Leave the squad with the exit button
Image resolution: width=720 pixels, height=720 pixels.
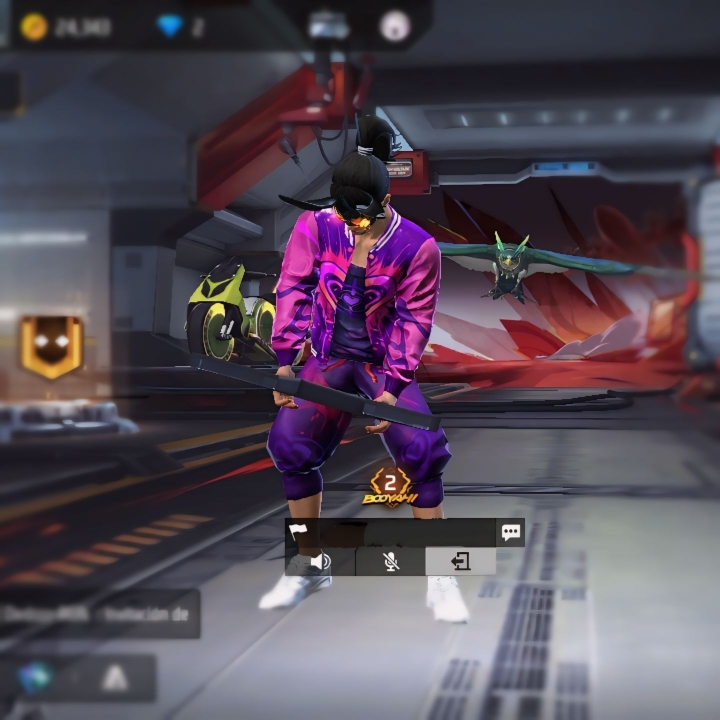460,561
